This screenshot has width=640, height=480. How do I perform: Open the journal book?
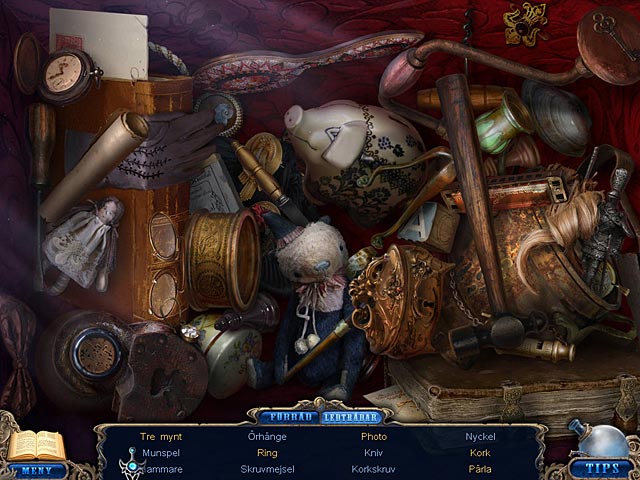36,445
